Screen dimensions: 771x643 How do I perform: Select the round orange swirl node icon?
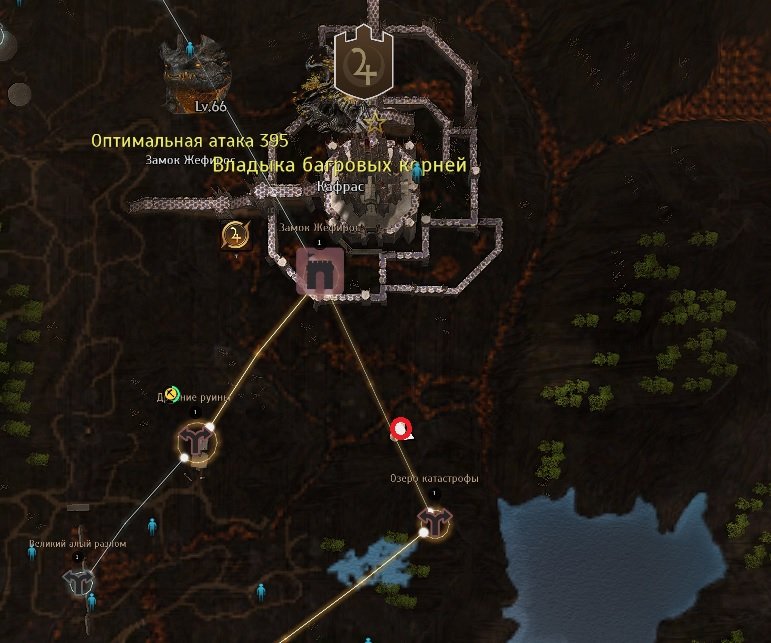[x=235, y=236]
